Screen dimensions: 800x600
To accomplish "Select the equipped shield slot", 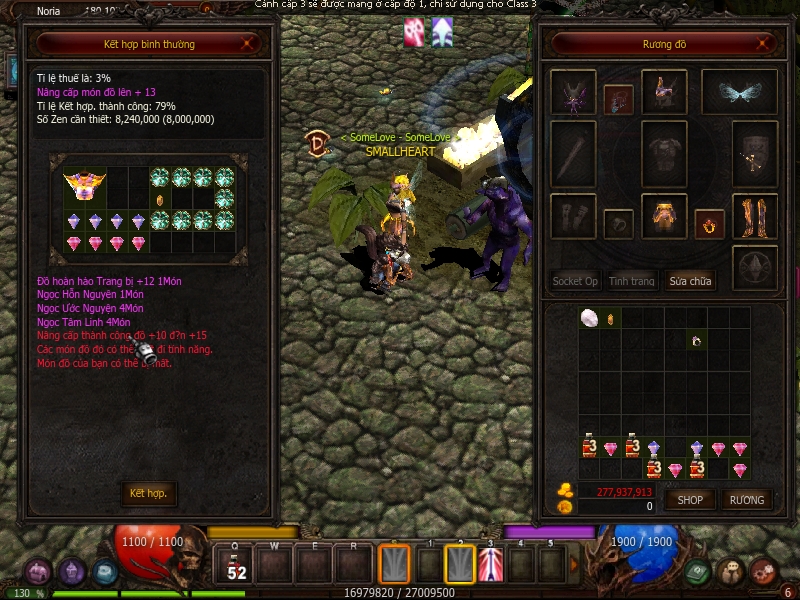I will point(755,154).
